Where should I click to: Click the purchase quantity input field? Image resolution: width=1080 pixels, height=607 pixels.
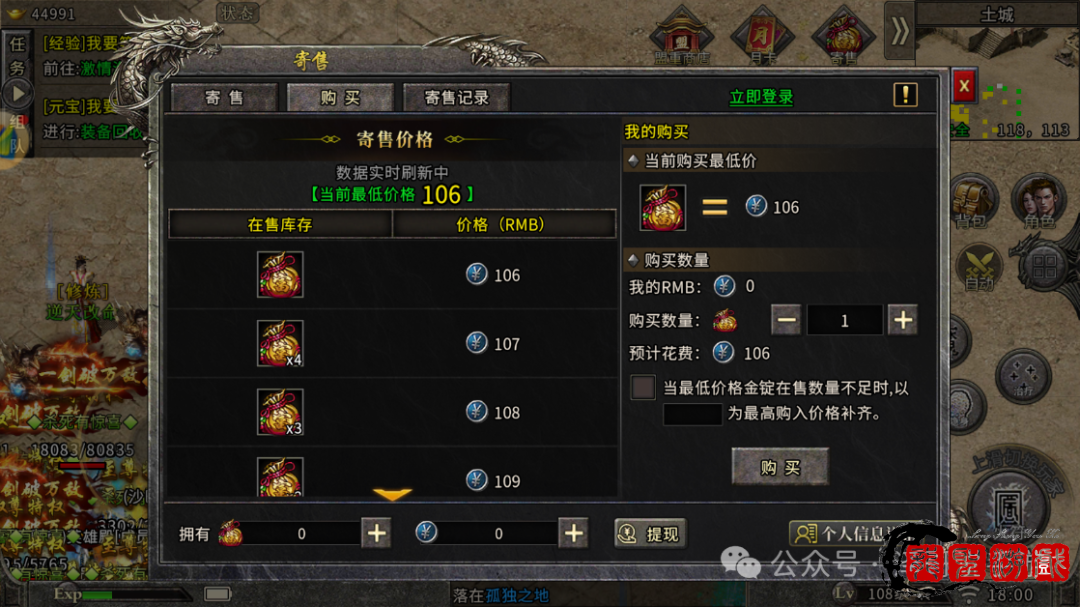[844, 321]
